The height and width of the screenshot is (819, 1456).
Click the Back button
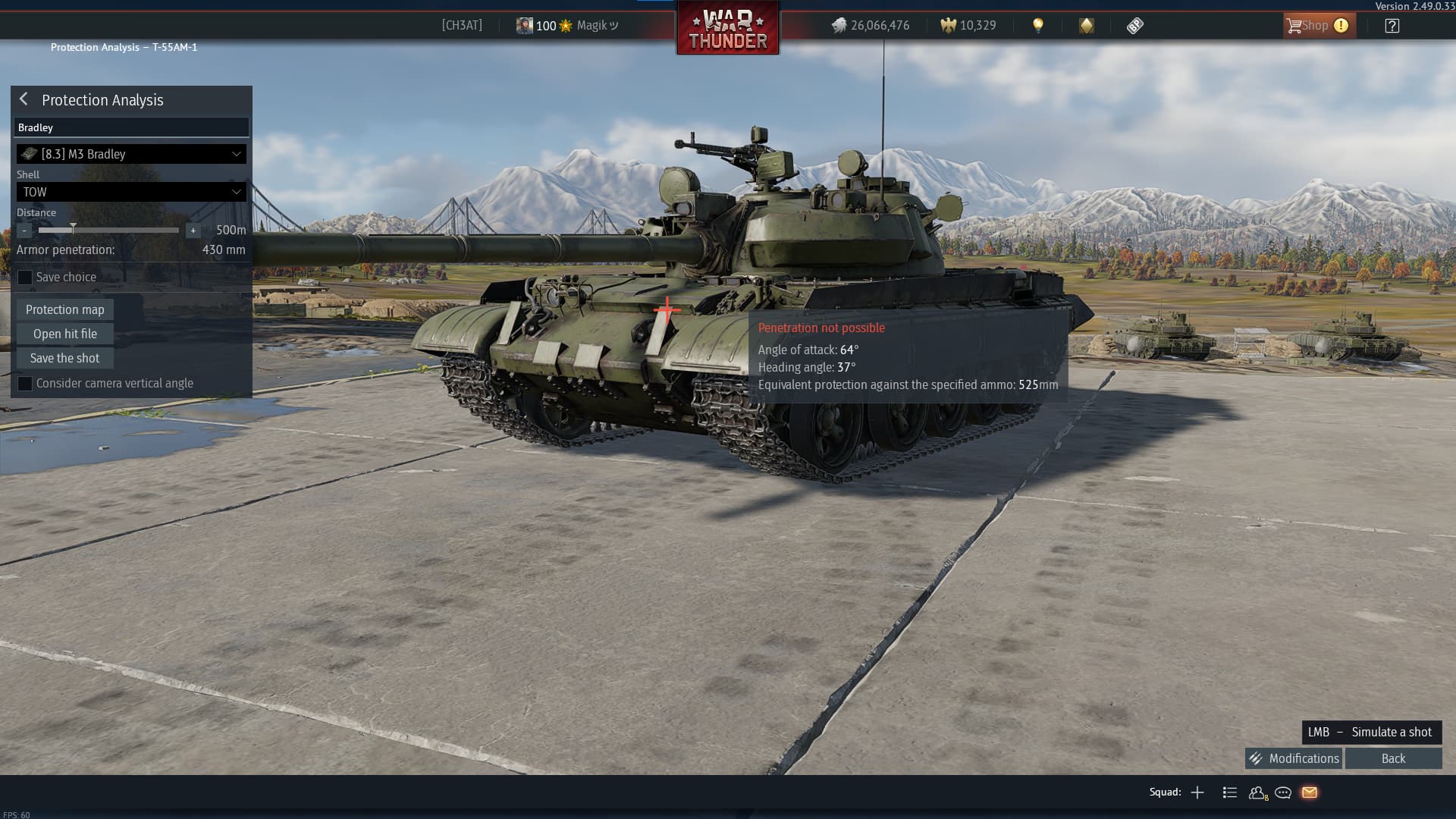(x=1393, y=758)
